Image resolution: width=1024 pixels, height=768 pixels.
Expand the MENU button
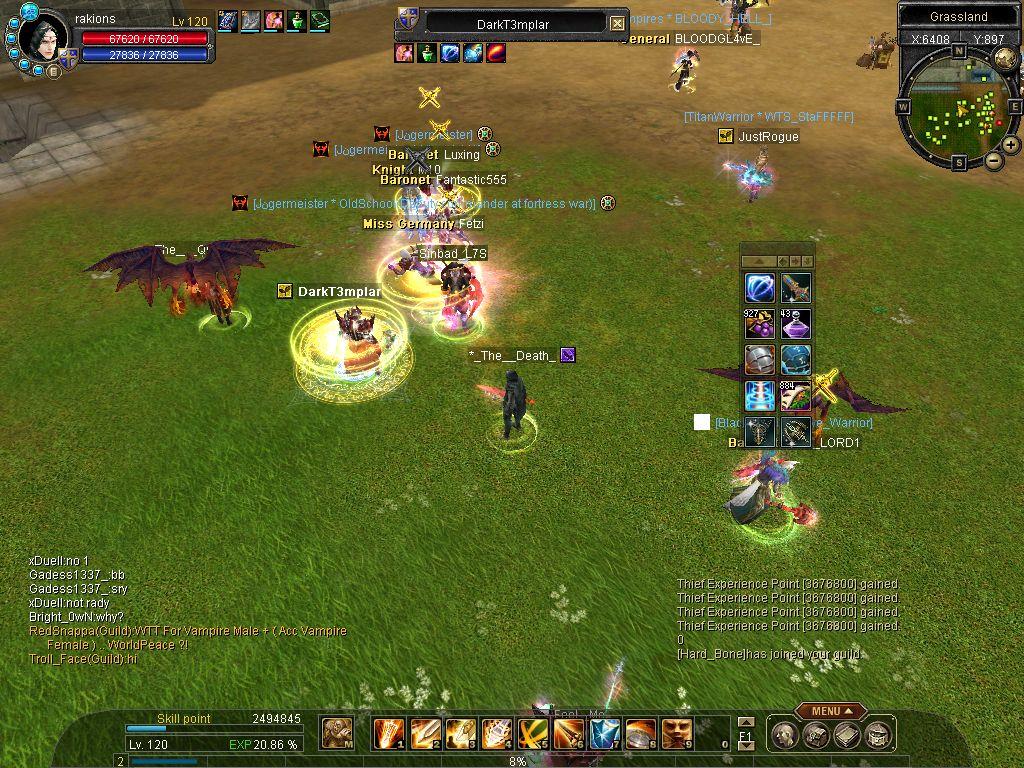coord(830,711)
